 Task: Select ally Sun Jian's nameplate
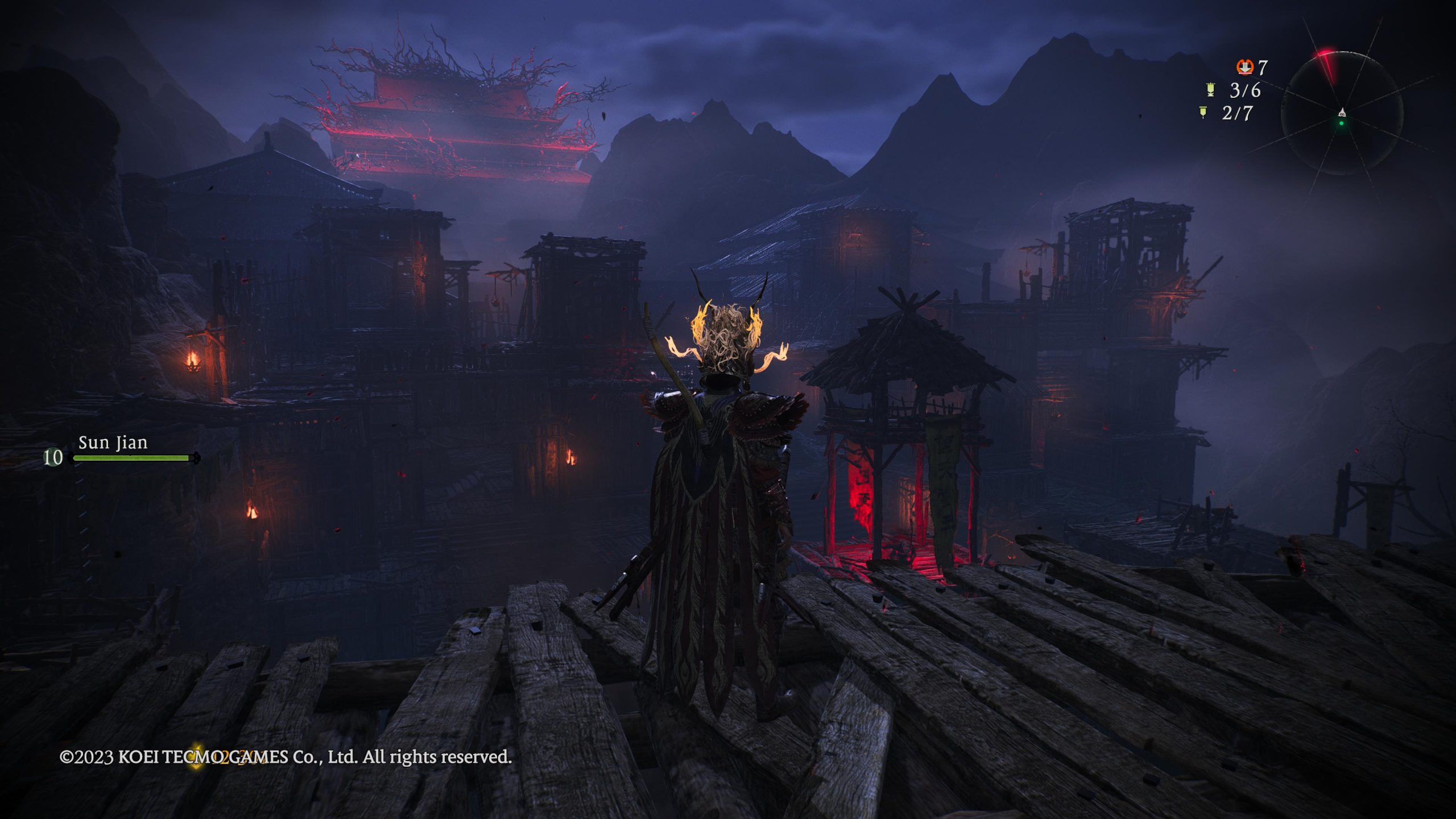(113, 442)
